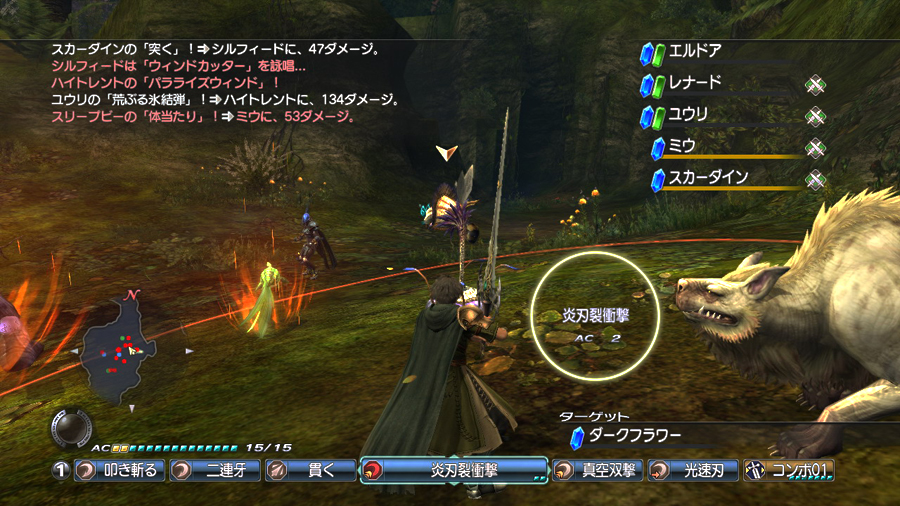This screenshot has height=506, width=900.
Task: Activate the 光速刃 skill
Action: tap(692, 470)
